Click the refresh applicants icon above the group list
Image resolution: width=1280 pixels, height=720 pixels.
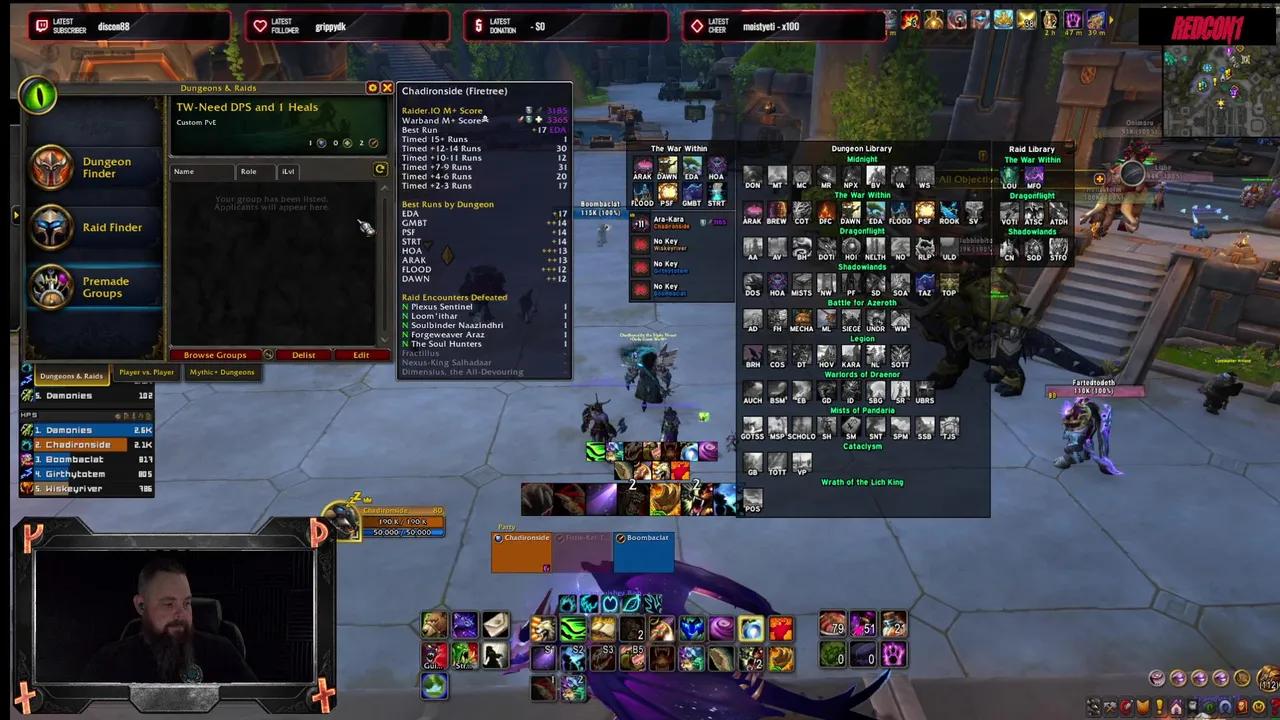point(381,169)
